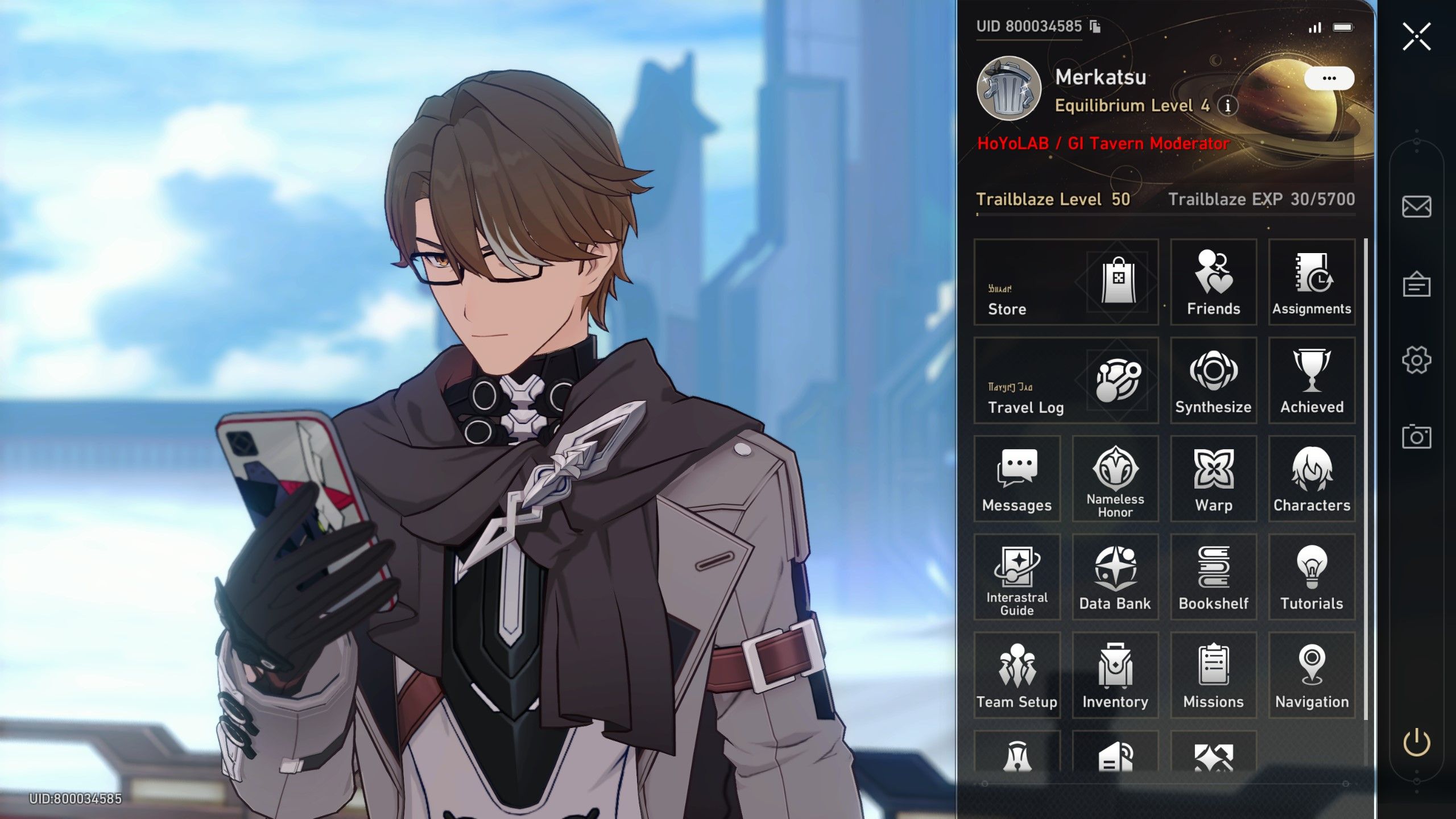Open the Data Bank

click(x=1115, y=576)
